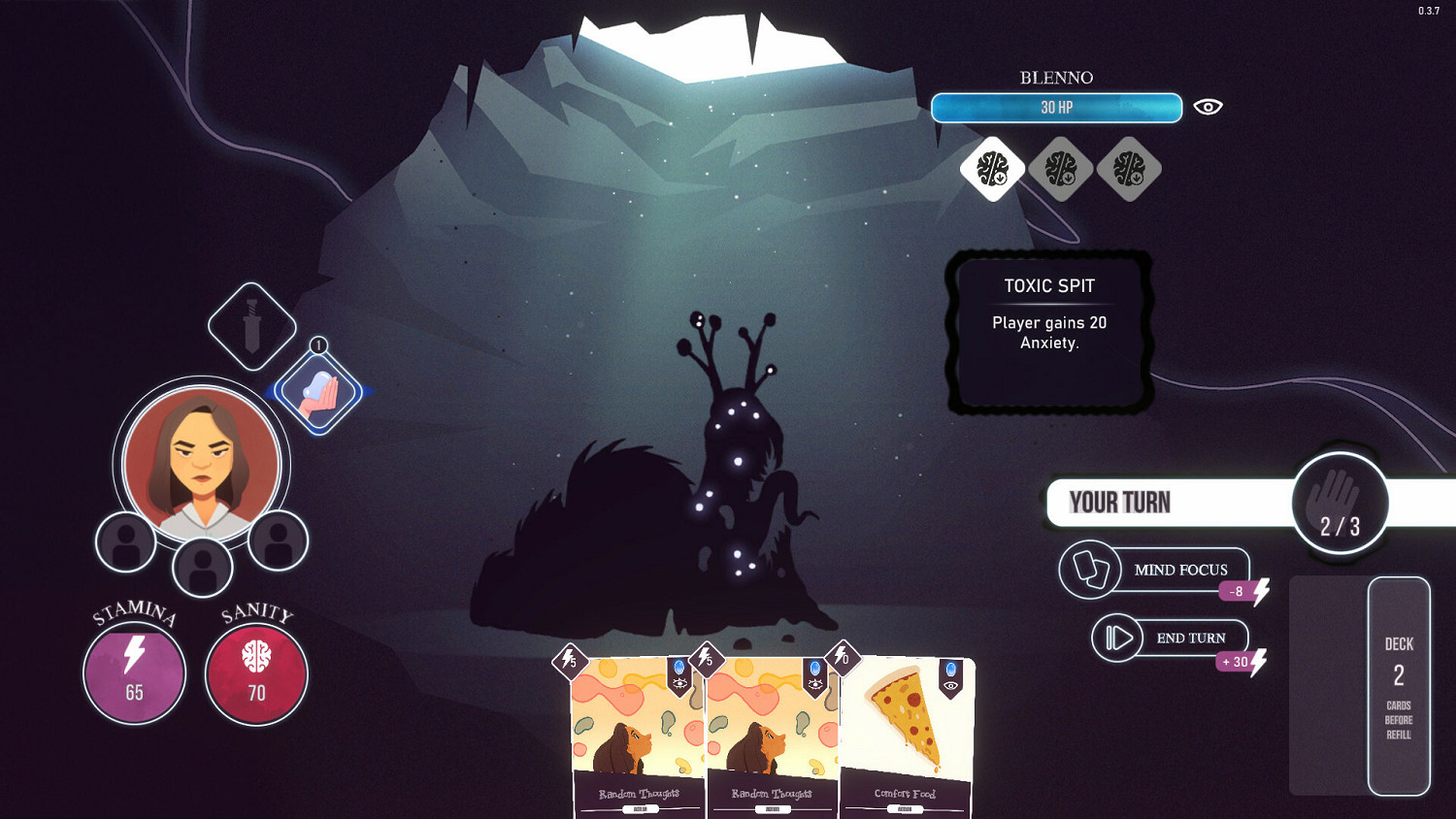The image size is (1456, 819).
Task: Click the player character portrait
Action: 202,463
